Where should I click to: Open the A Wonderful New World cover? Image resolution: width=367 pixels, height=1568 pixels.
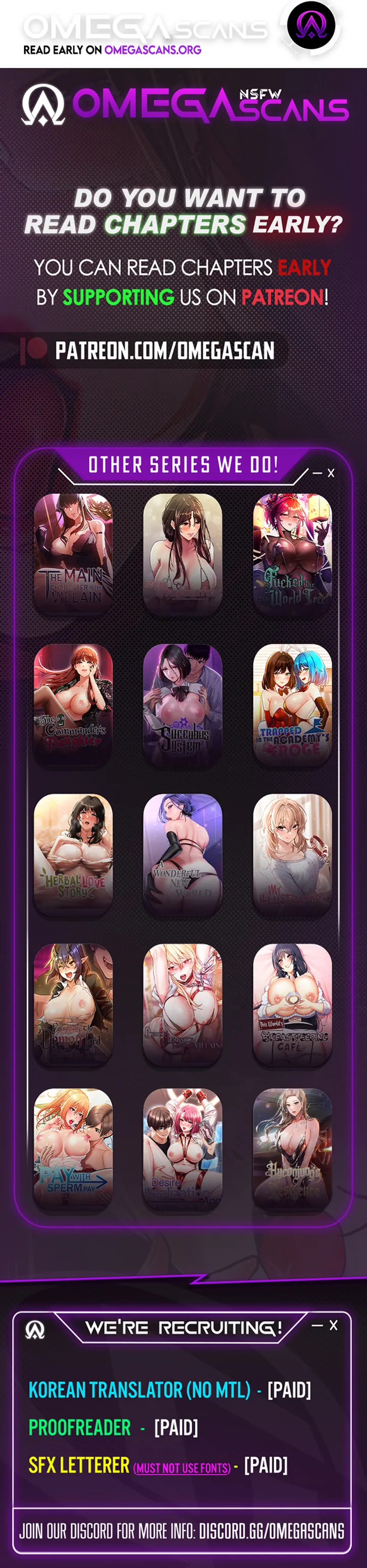click(182, 854)
